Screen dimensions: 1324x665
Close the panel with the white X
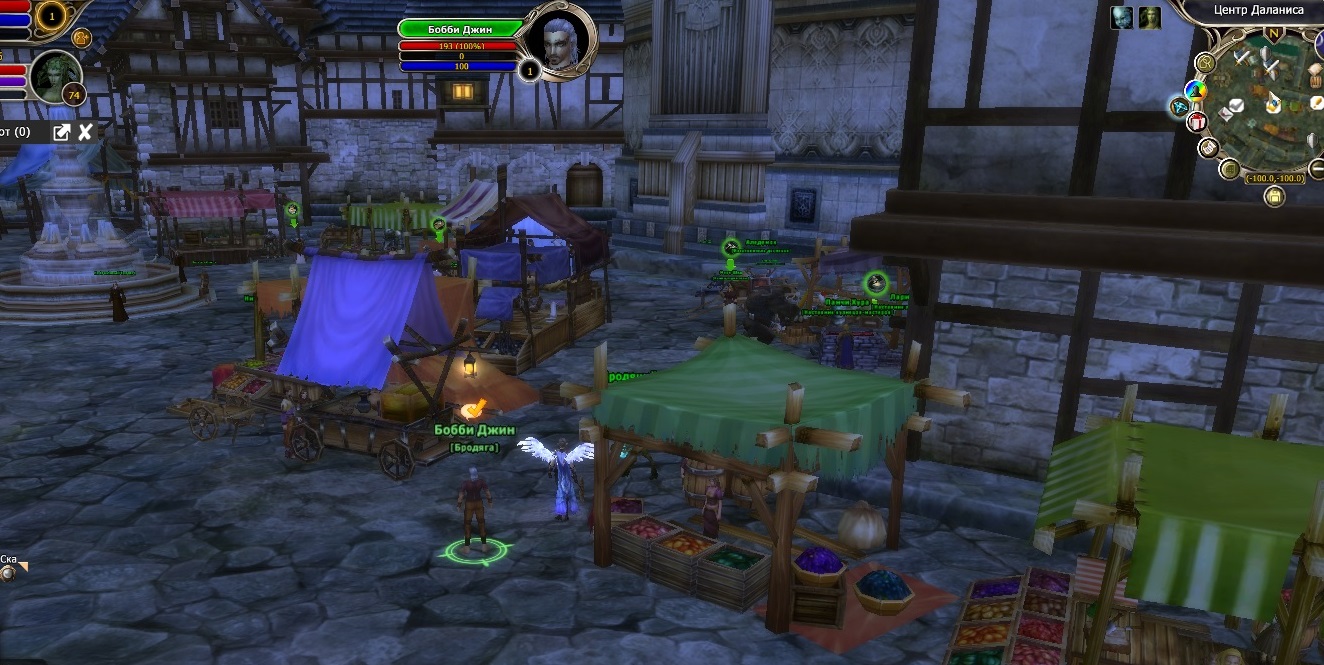pos(86,132)
